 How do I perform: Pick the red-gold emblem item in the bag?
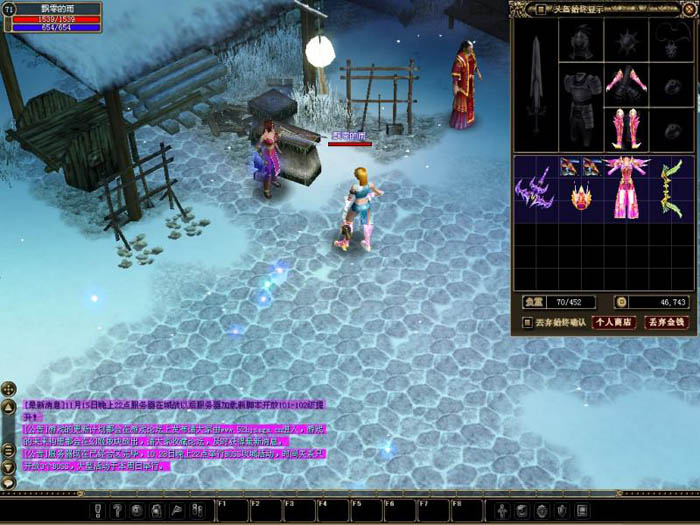[x=580, y=196]
